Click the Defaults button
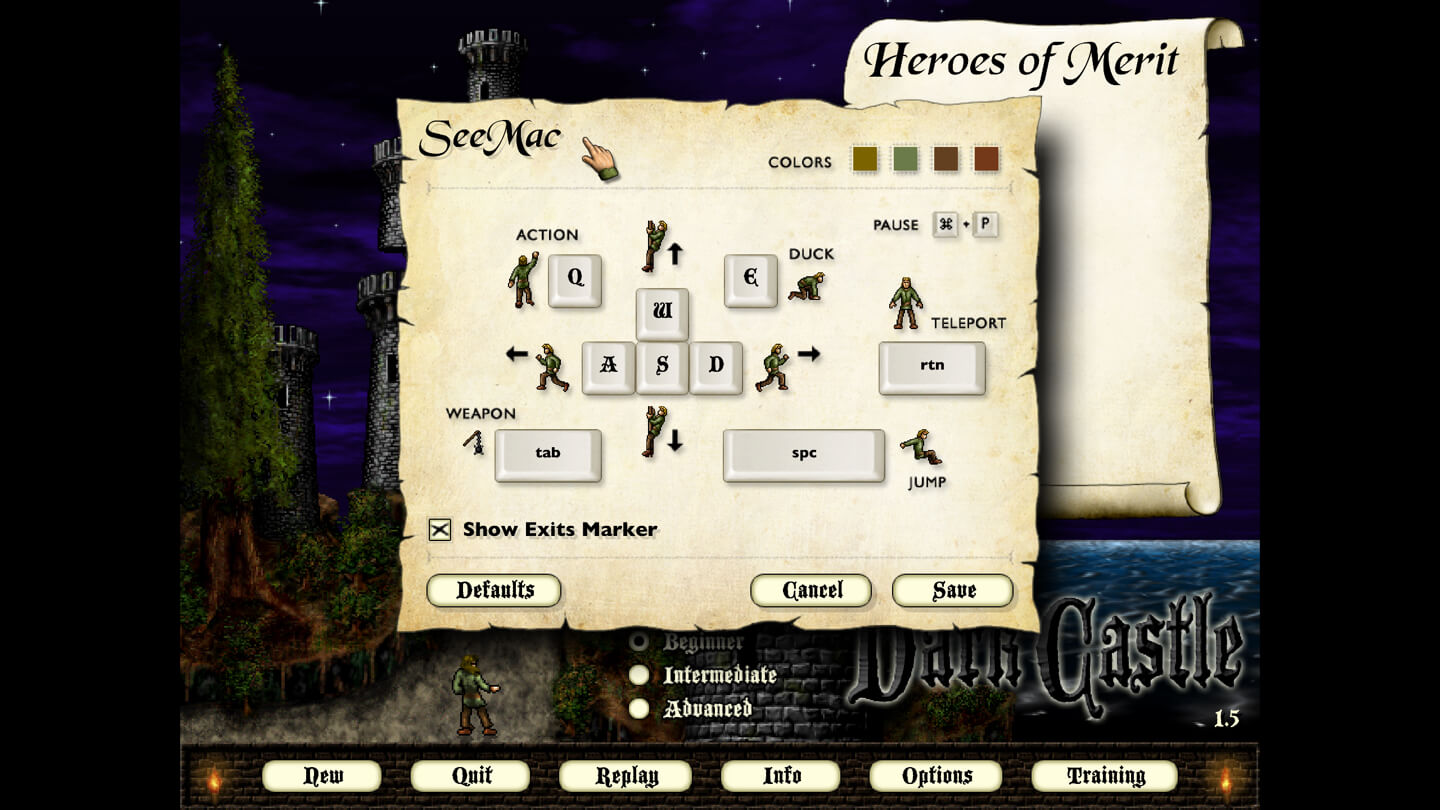 pos(494,590)
